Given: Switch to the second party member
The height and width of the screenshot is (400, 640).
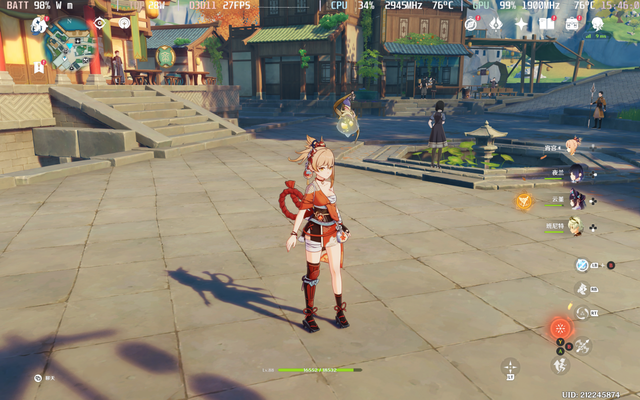Looking at the screenshot, I should click(x=576, y=173).
